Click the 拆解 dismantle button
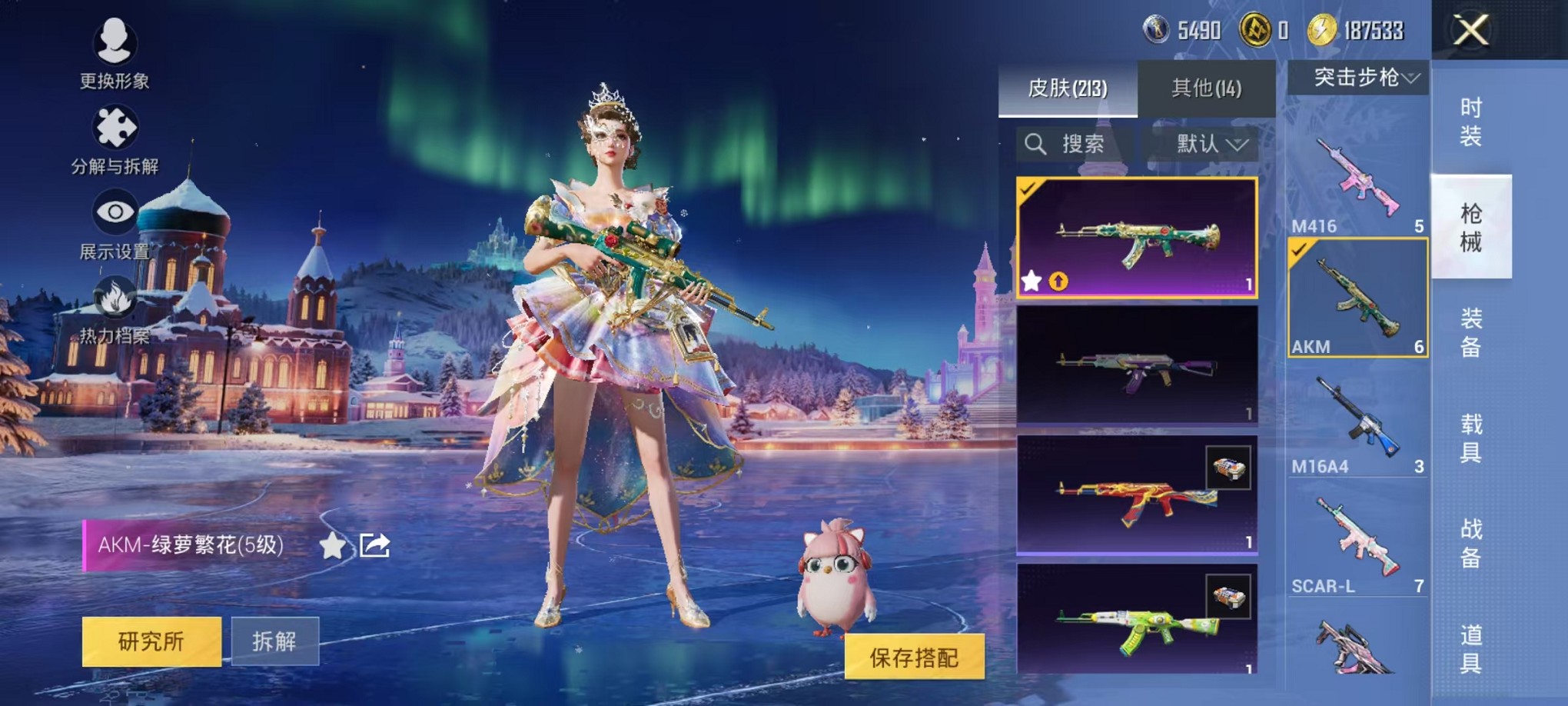 click(x=274, y=641)
